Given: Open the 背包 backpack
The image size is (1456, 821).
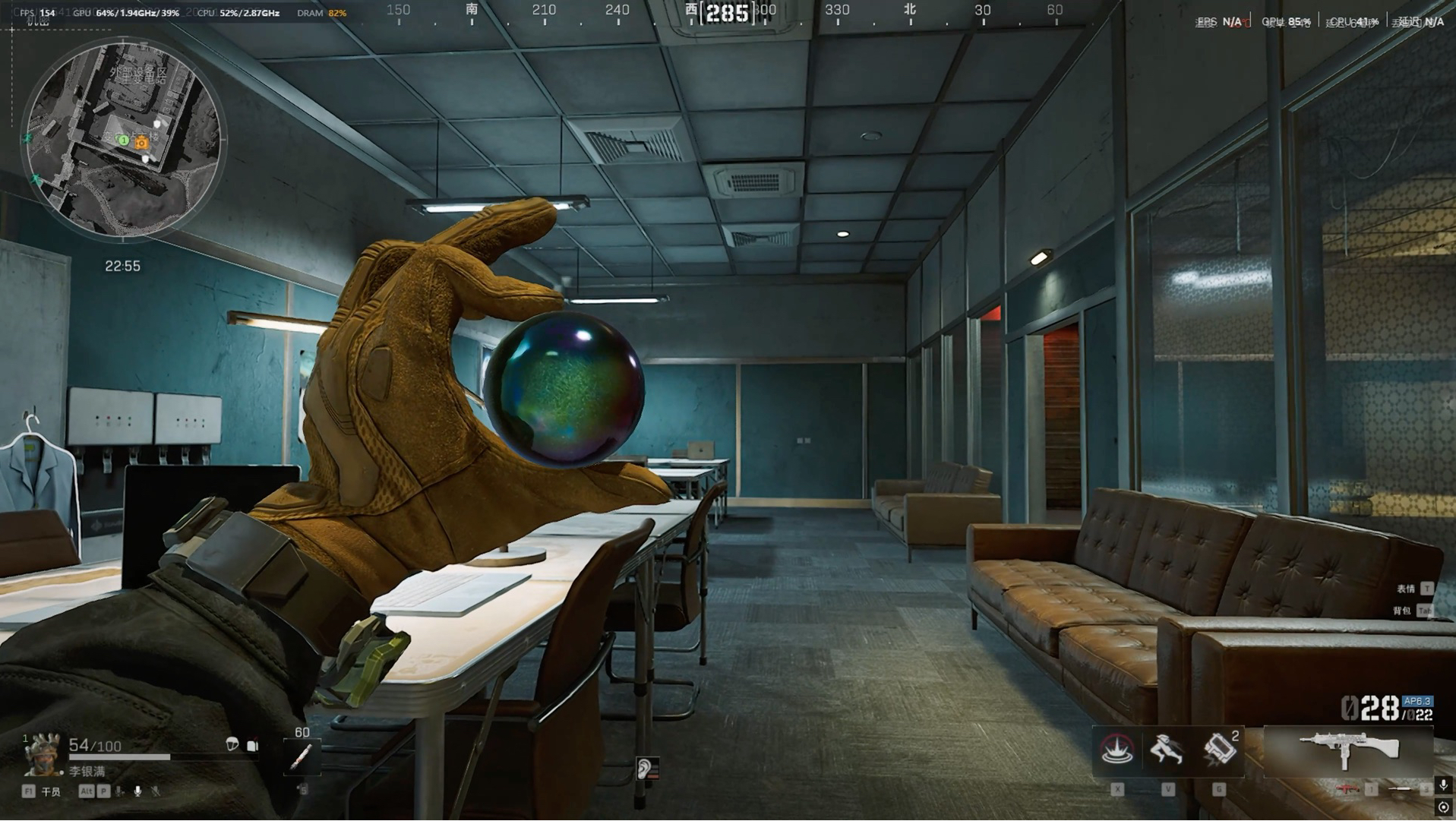Looking at the screenshot, I should pos(1402,611).
